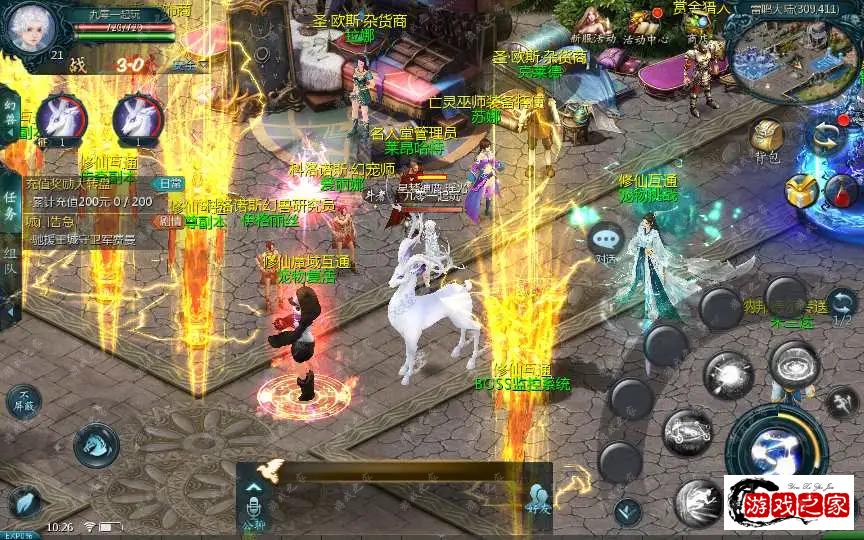The height and width of the screenshot is (540, 864).
Task: Open the 好友 friends button
Action: pyautogui.click(x=539, y=499)
